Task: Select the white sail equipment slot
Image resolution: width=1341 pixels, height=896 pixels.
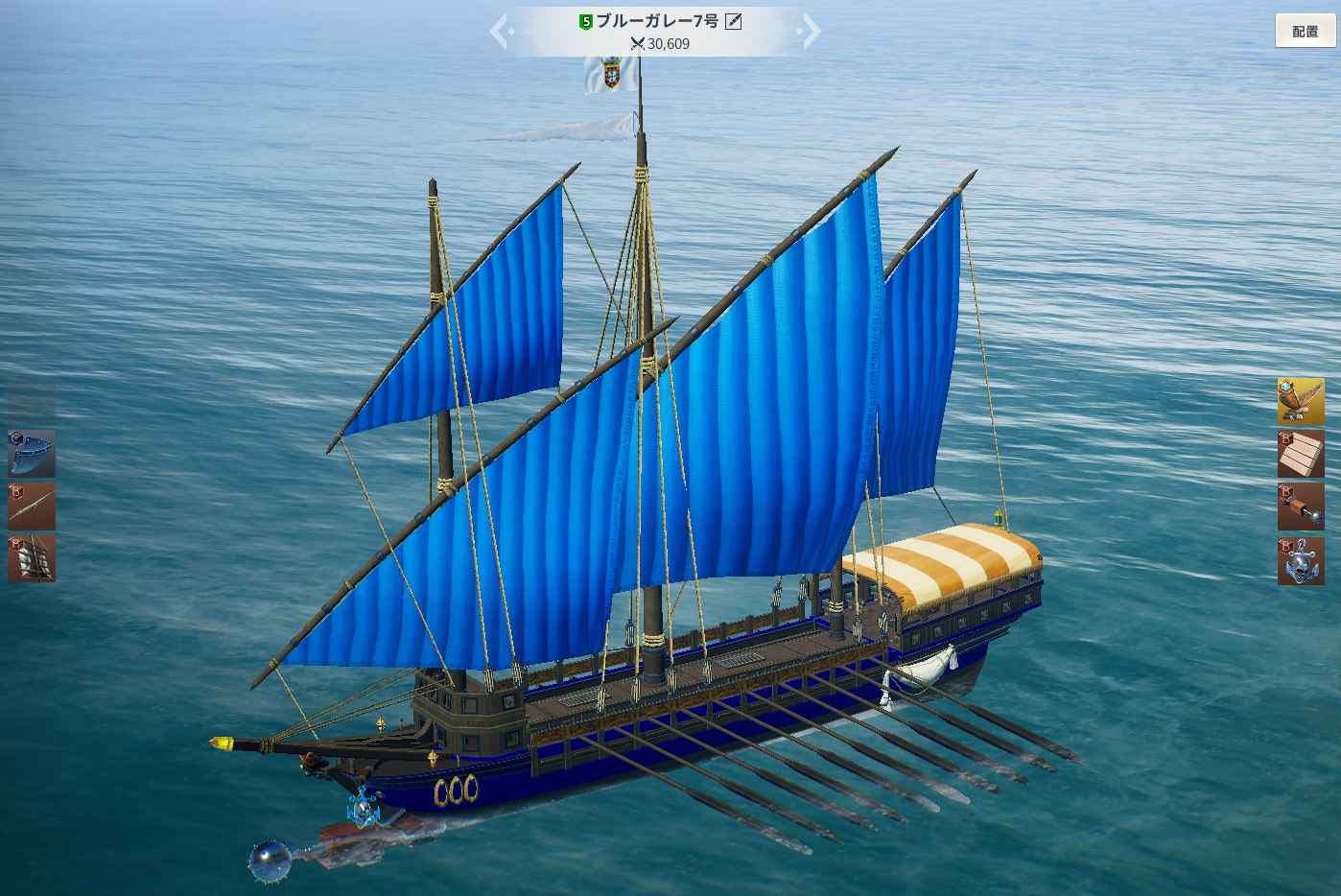Action: [32, 558]
